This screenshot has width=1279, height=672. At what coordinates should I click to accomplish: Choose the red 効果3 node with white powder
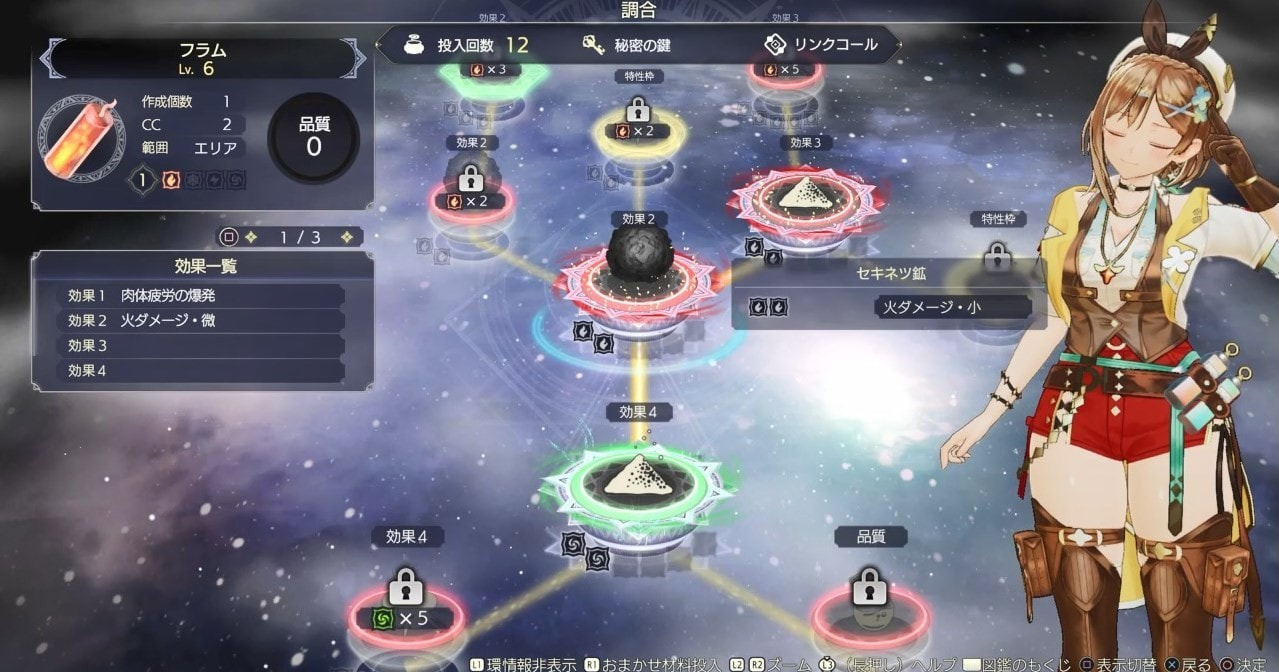pos(806,198)
